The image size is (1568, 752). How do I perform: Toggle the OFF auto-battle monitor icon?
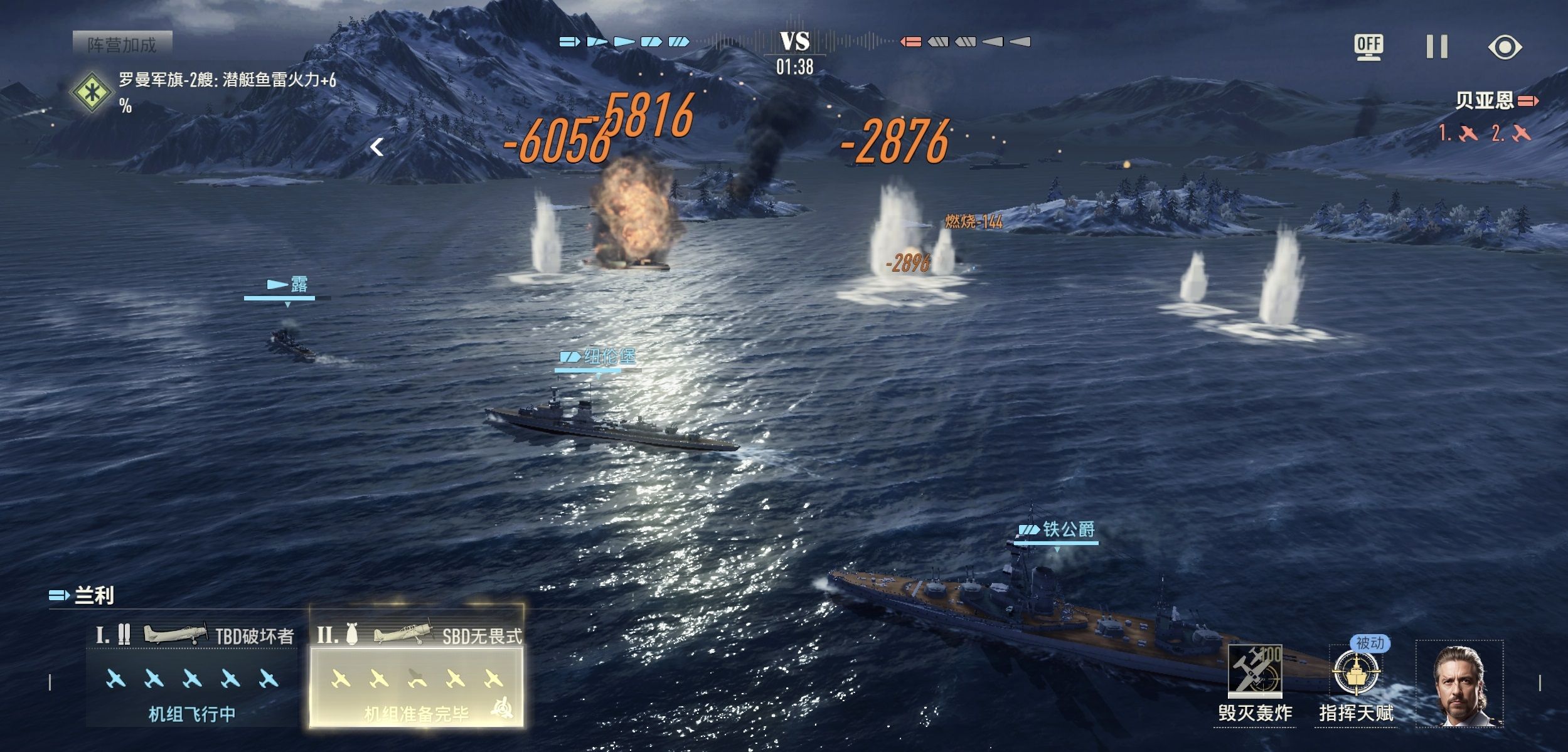tap(1368, 47)
